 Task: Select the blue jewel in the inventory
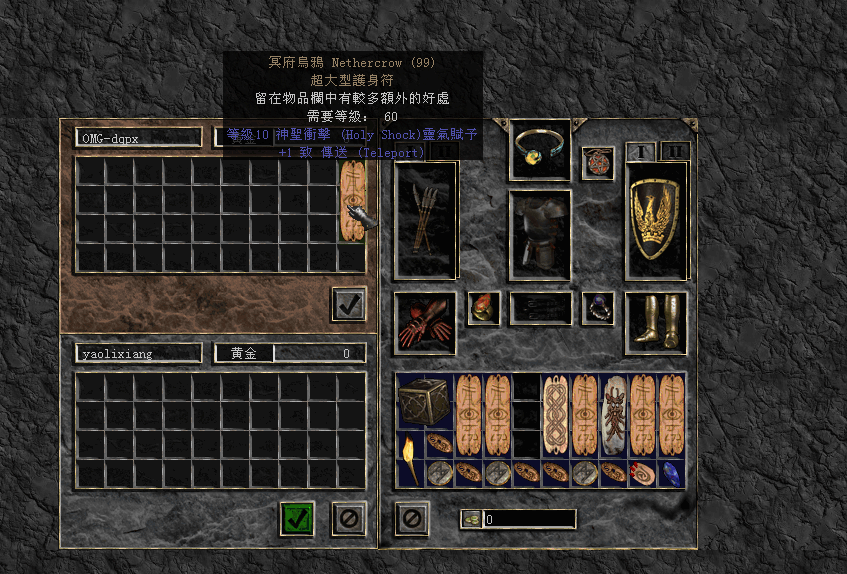(x=670, y=473)
